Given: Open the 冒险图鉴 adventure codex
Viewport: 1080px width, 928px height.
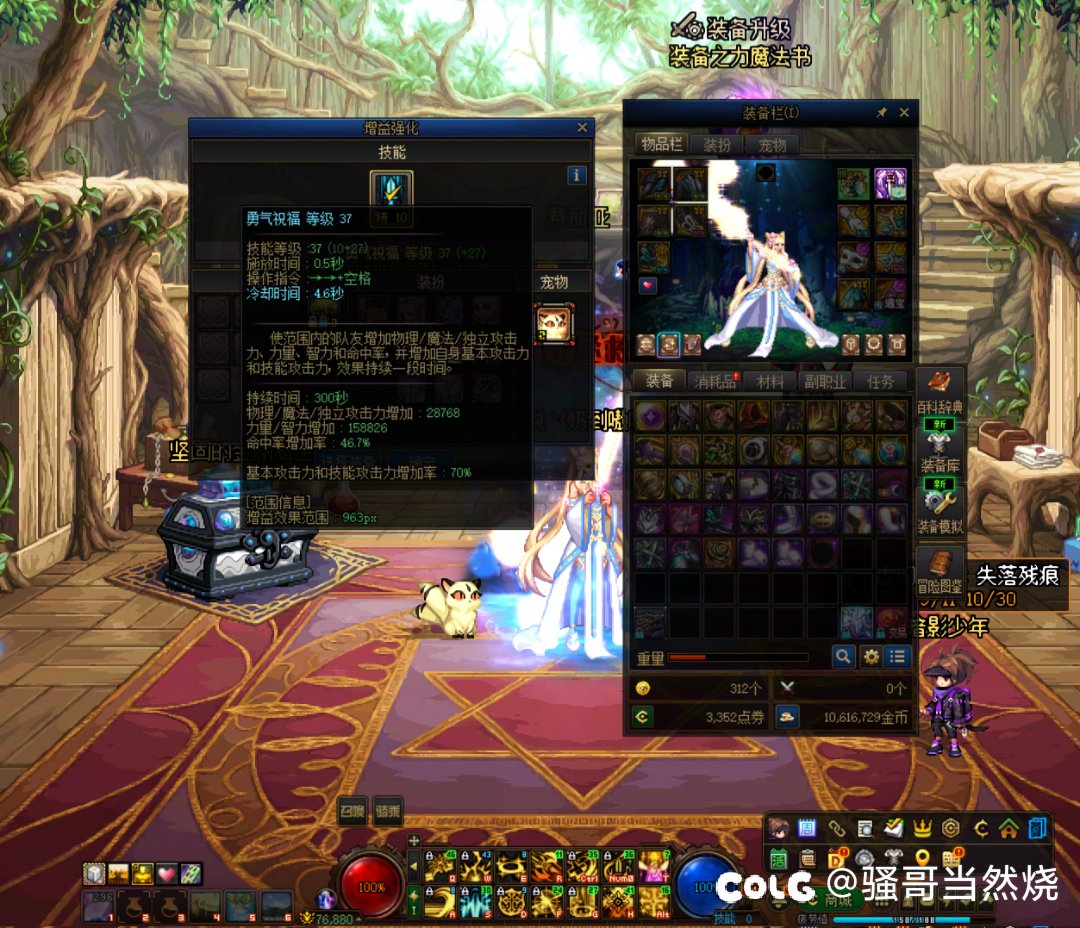Looking at the screenshot, I should [940, 570].
